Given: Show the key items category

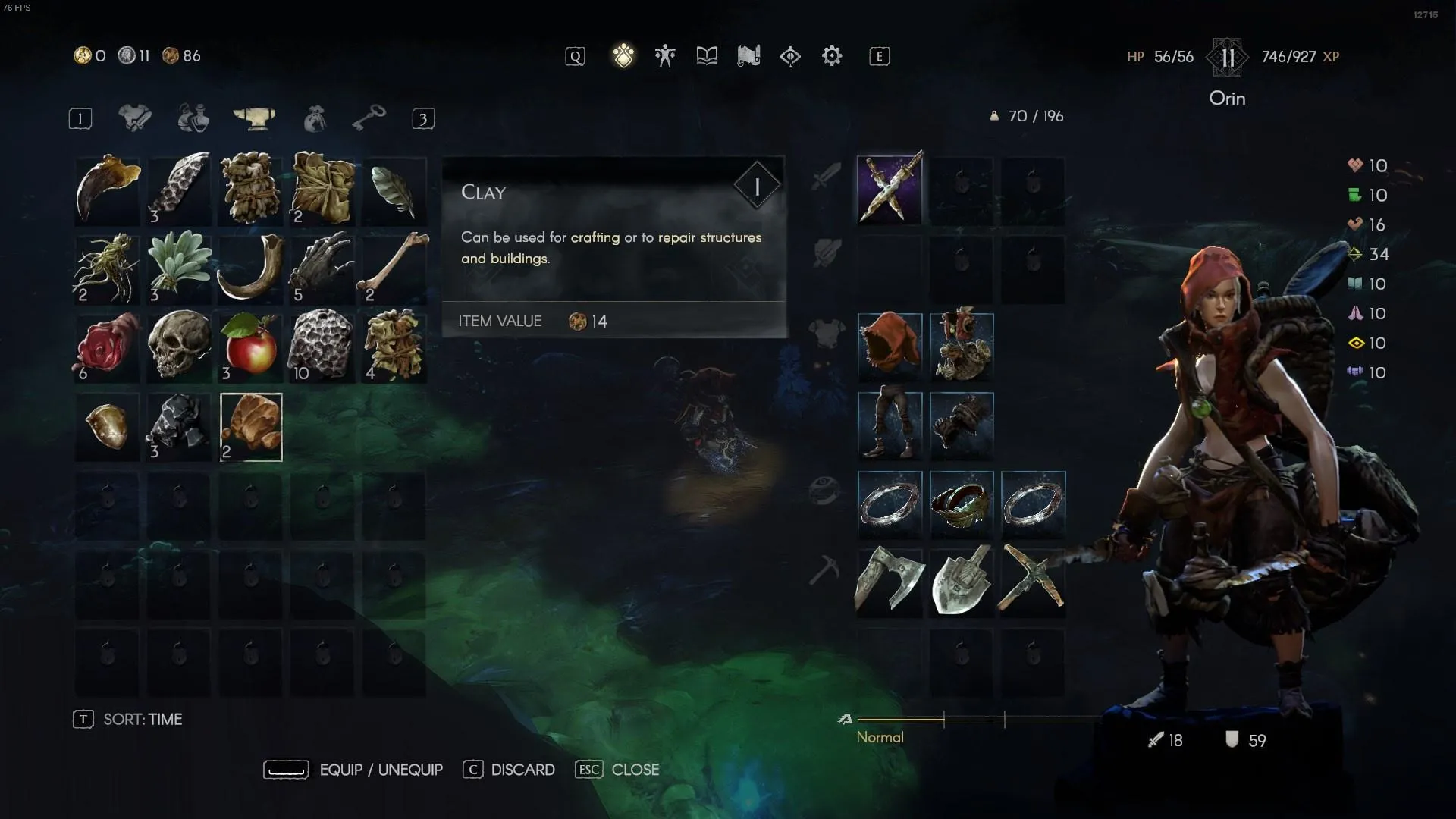Looking at the screenshot, I should pos(369,118).
